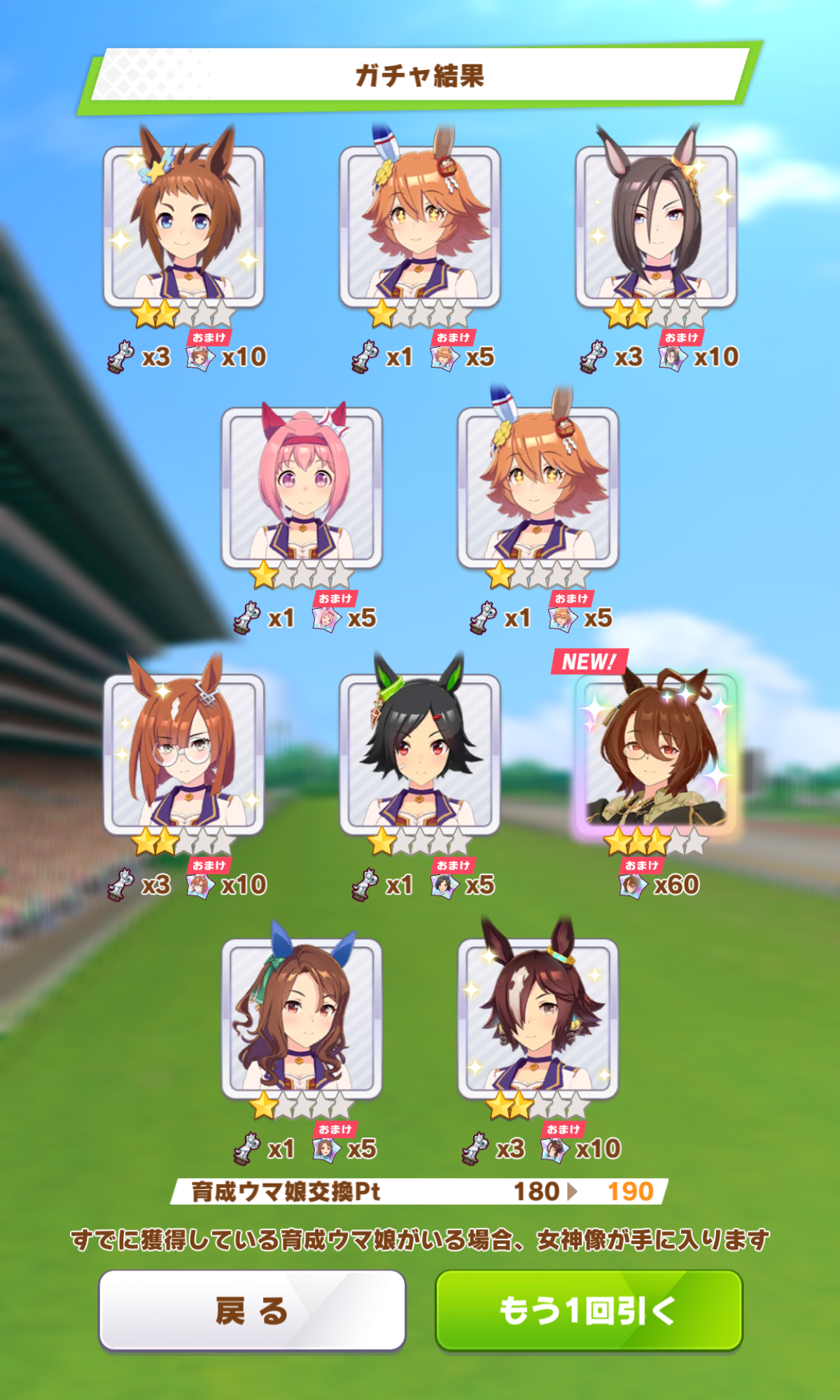The image size is (840, 1400).
Task: Choose the white-streaked dark-haired two-star card
Action: coord(538,1018)
